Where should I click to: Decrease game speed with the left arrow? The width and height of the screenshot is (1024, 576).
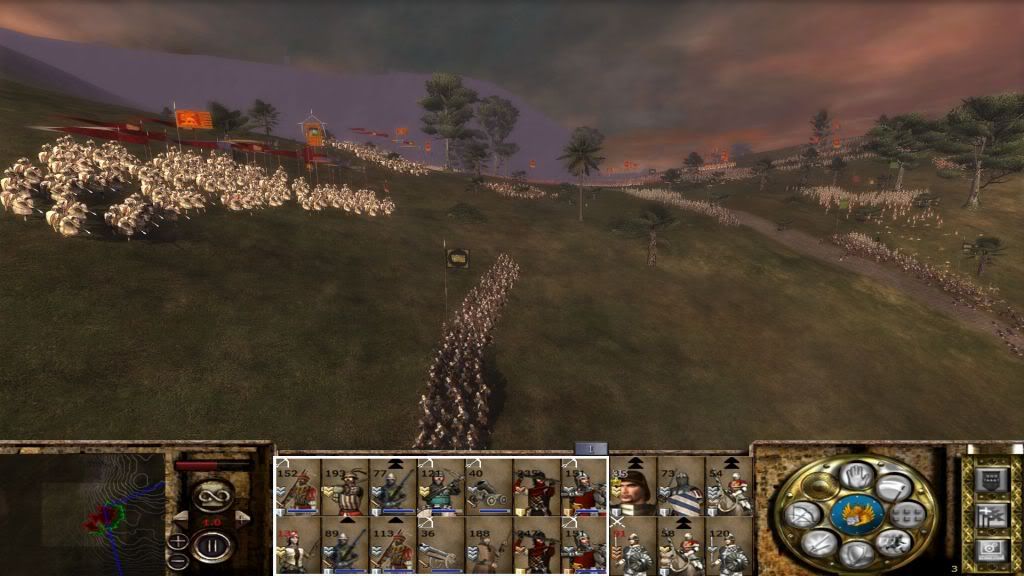pyautogui.click(x=183, y=519)
